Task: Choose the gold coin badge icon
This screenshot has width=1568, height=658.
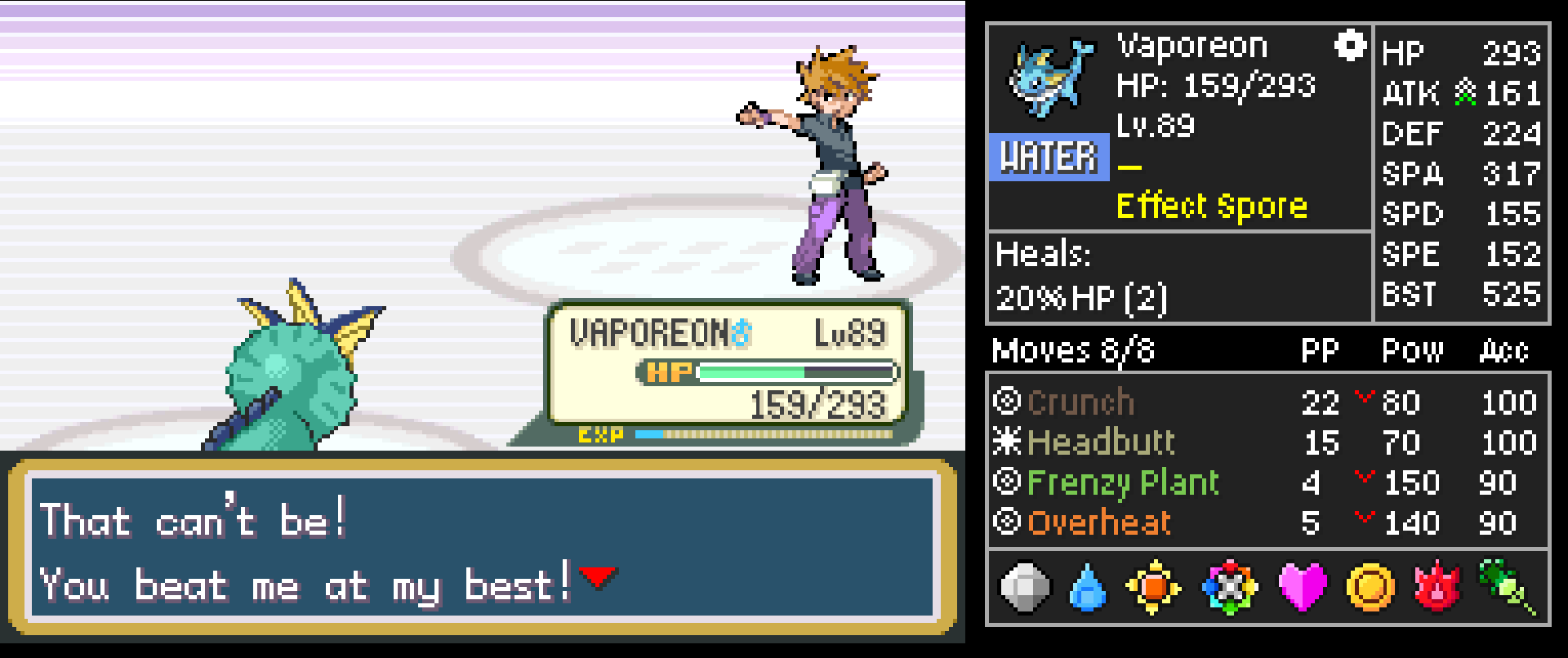Action: [x=1370, y=587]
